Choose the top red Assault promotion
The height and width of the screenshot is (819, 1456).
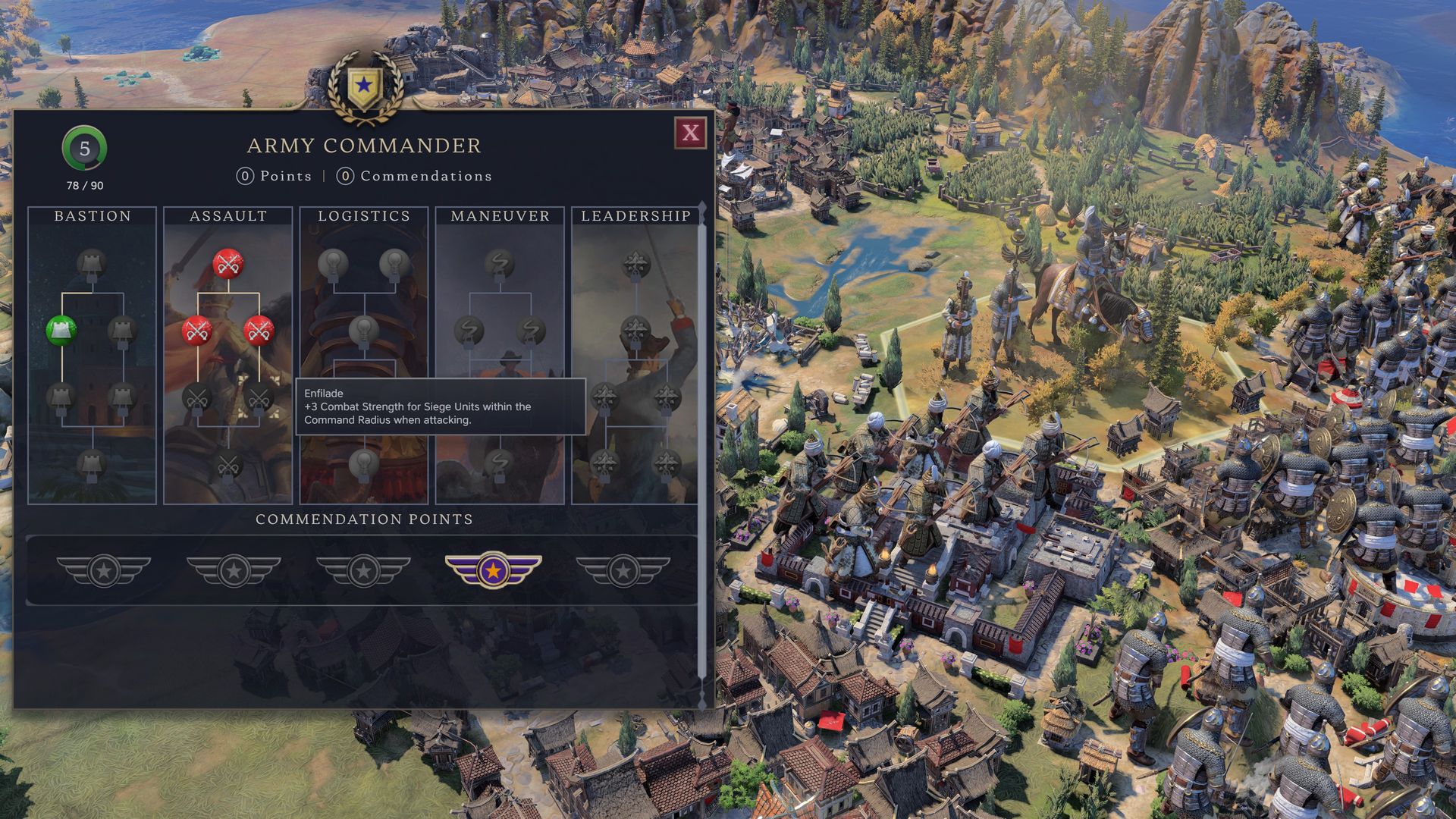pos(227,263)
